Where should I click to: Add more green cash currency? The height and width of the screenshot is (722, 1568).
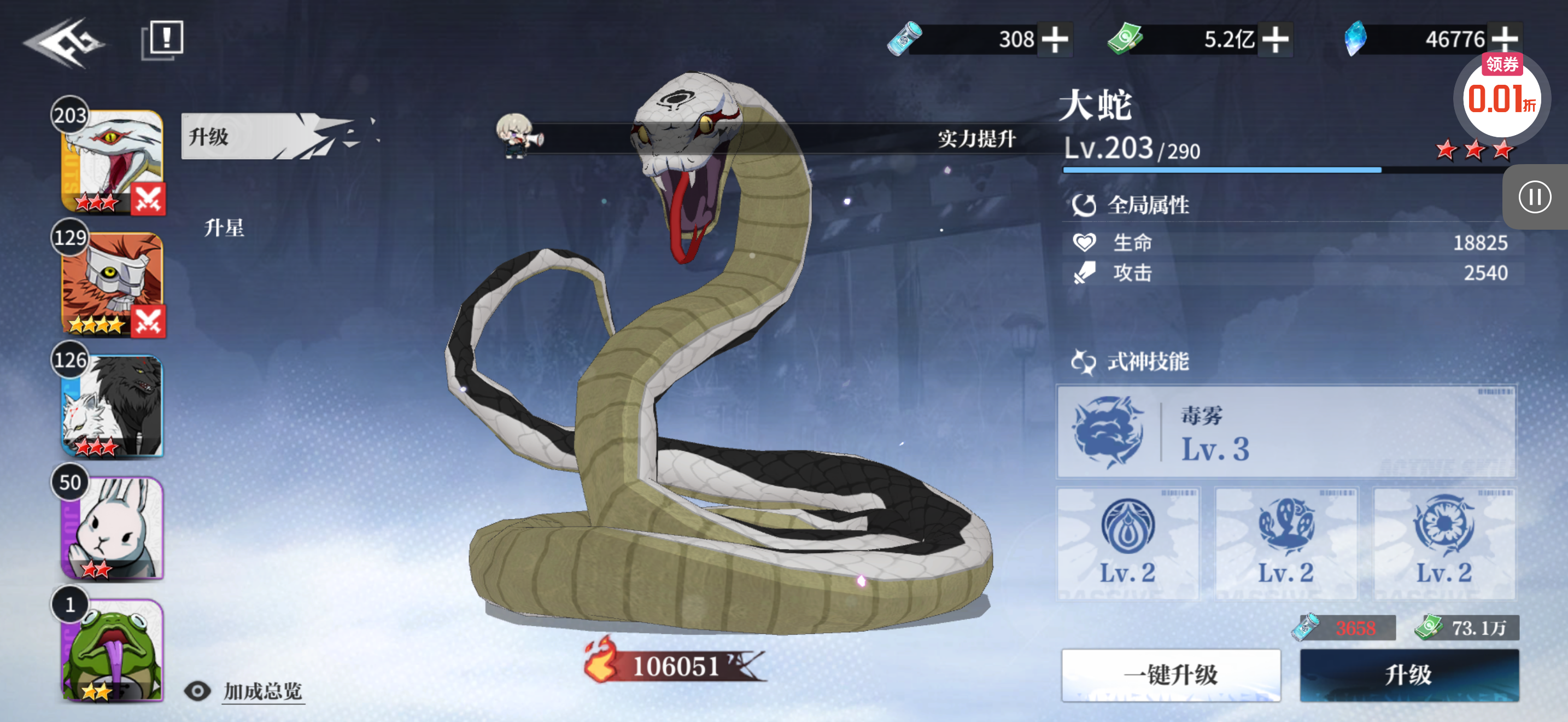point(1275,39)
